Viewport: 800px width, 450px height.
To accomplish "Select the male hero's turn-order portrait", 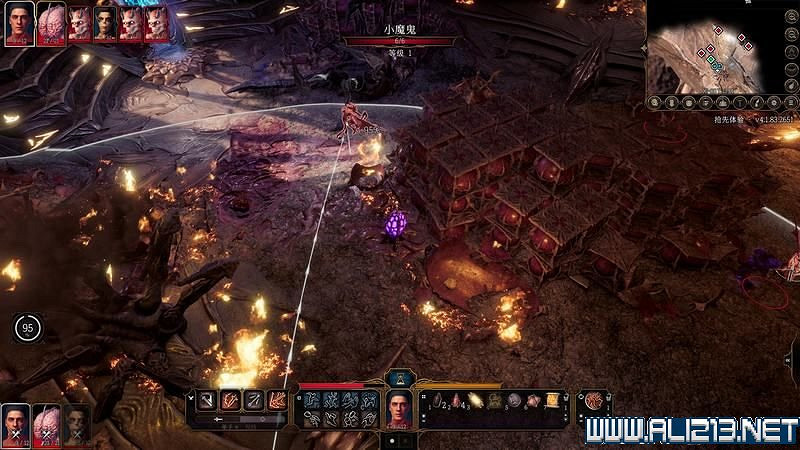I will pos(18,22).
